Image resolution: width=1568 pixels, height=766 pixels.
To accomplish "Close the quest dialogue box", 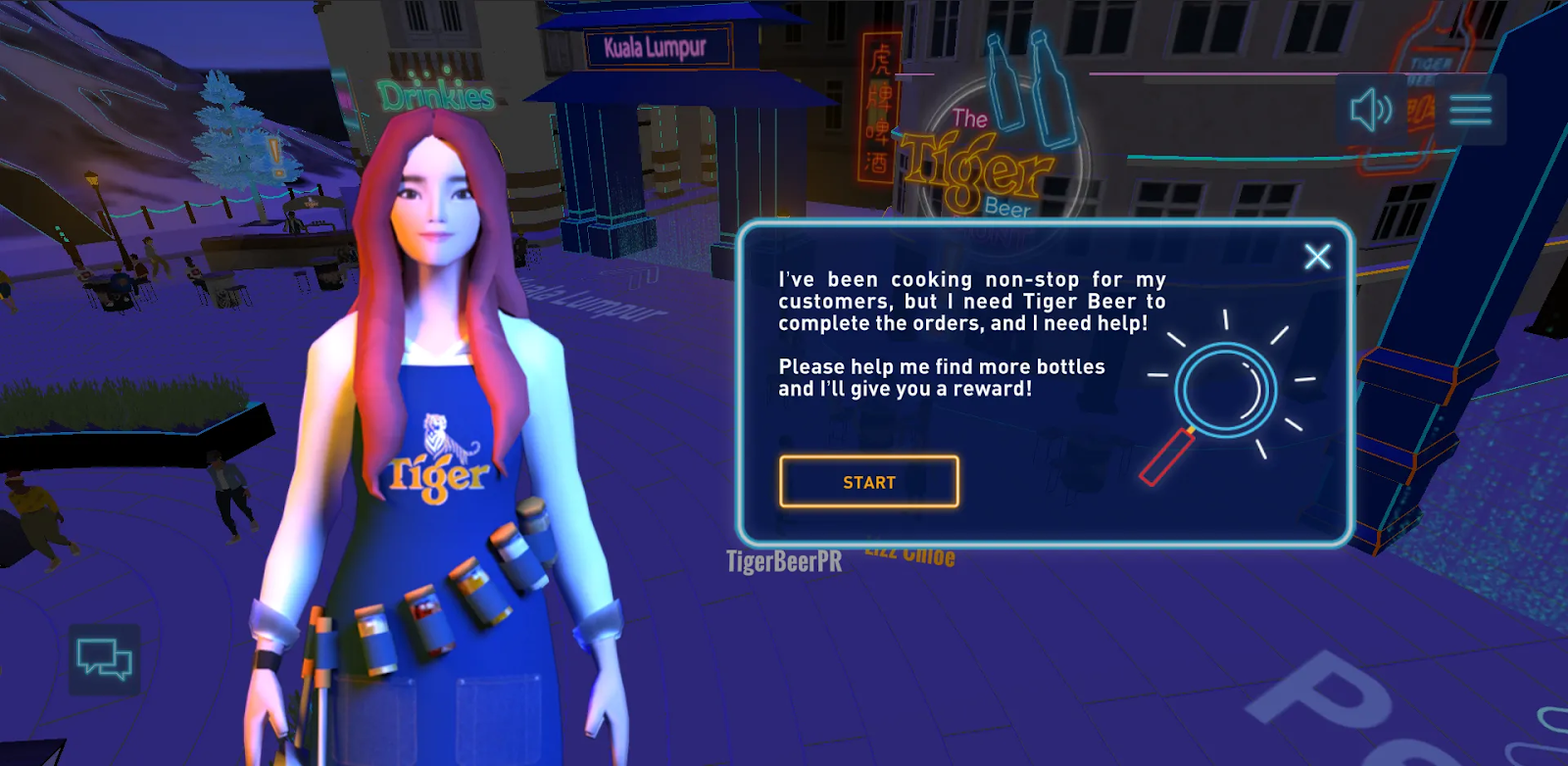I will [x=1317, y=257].
